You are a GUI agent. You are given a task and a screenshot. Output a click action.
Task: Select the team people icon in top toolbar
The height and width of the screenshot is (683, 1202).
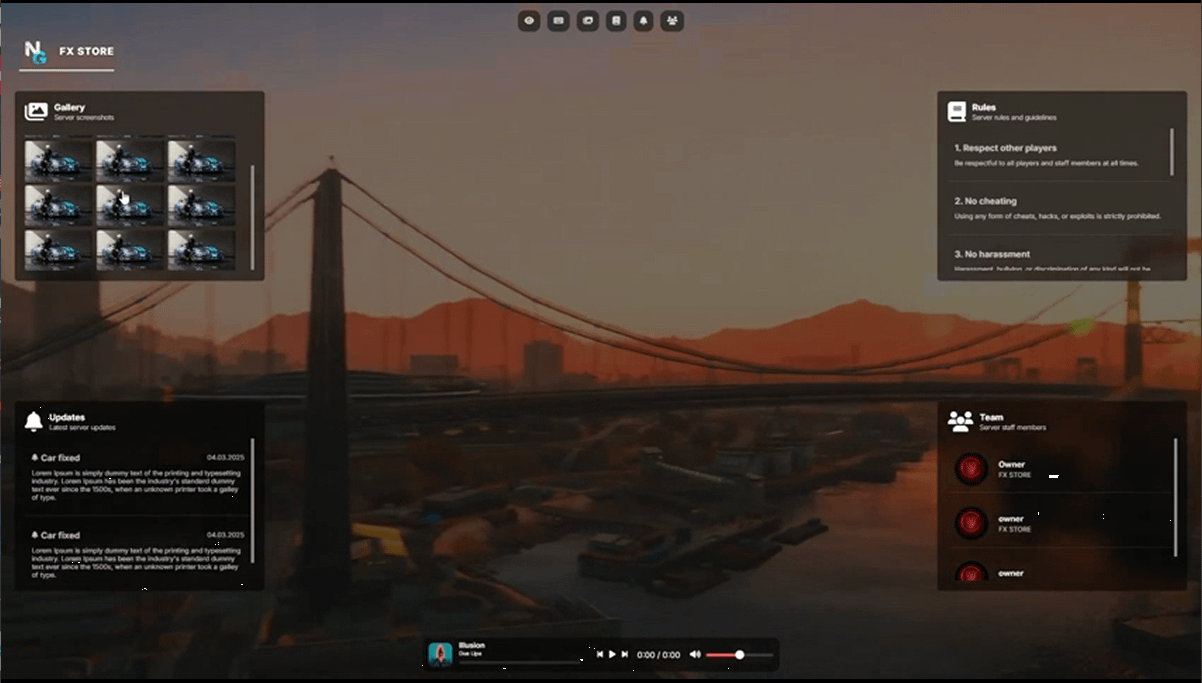point(672,20)
